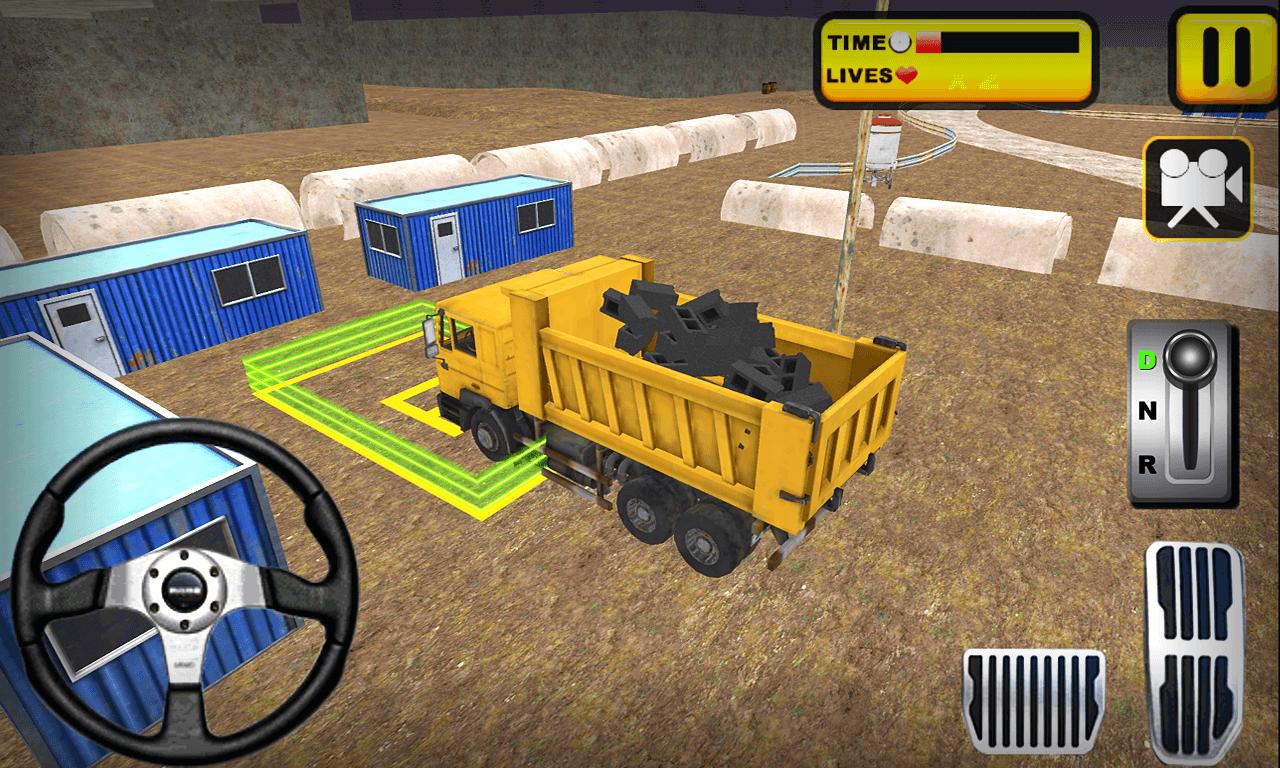1280x768 pixels.
Task: Hit the wide brake pedal
Action: click(1033, 699)
